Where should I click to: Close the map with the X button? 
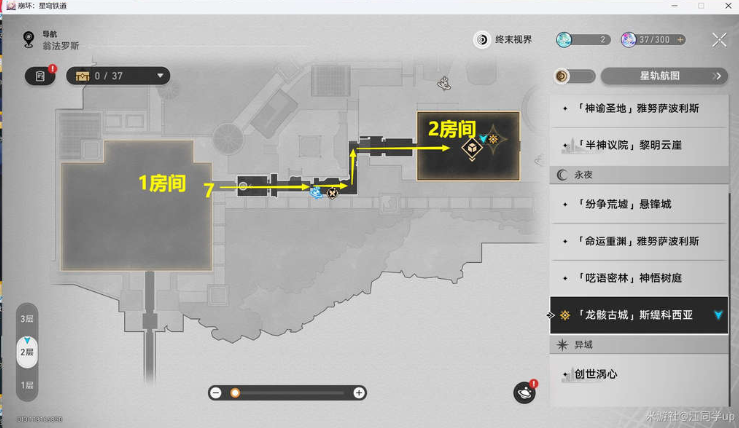coord(718,40)
